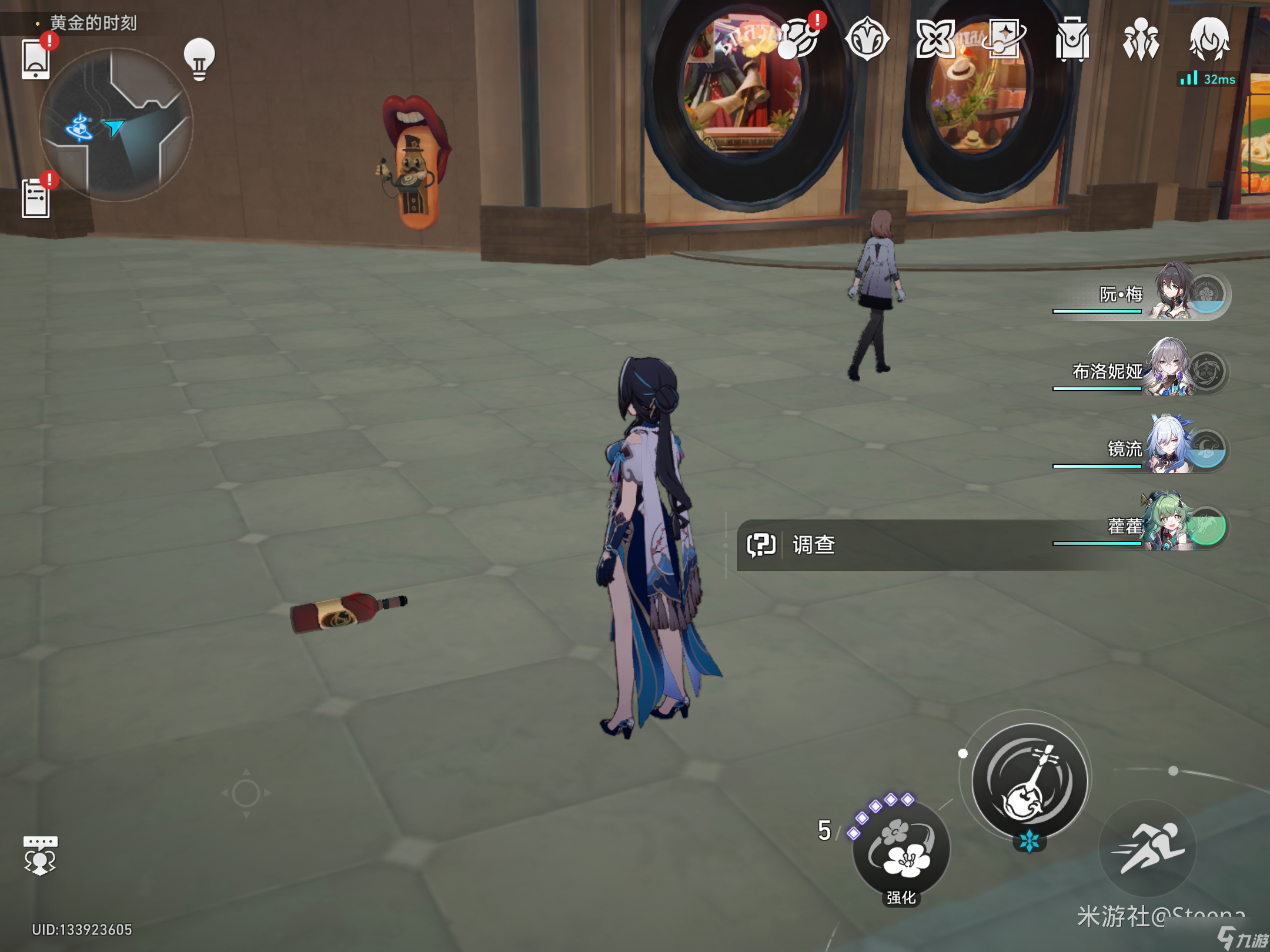
Task: Open the phone menu icon
Action: (x=35, y=59)
